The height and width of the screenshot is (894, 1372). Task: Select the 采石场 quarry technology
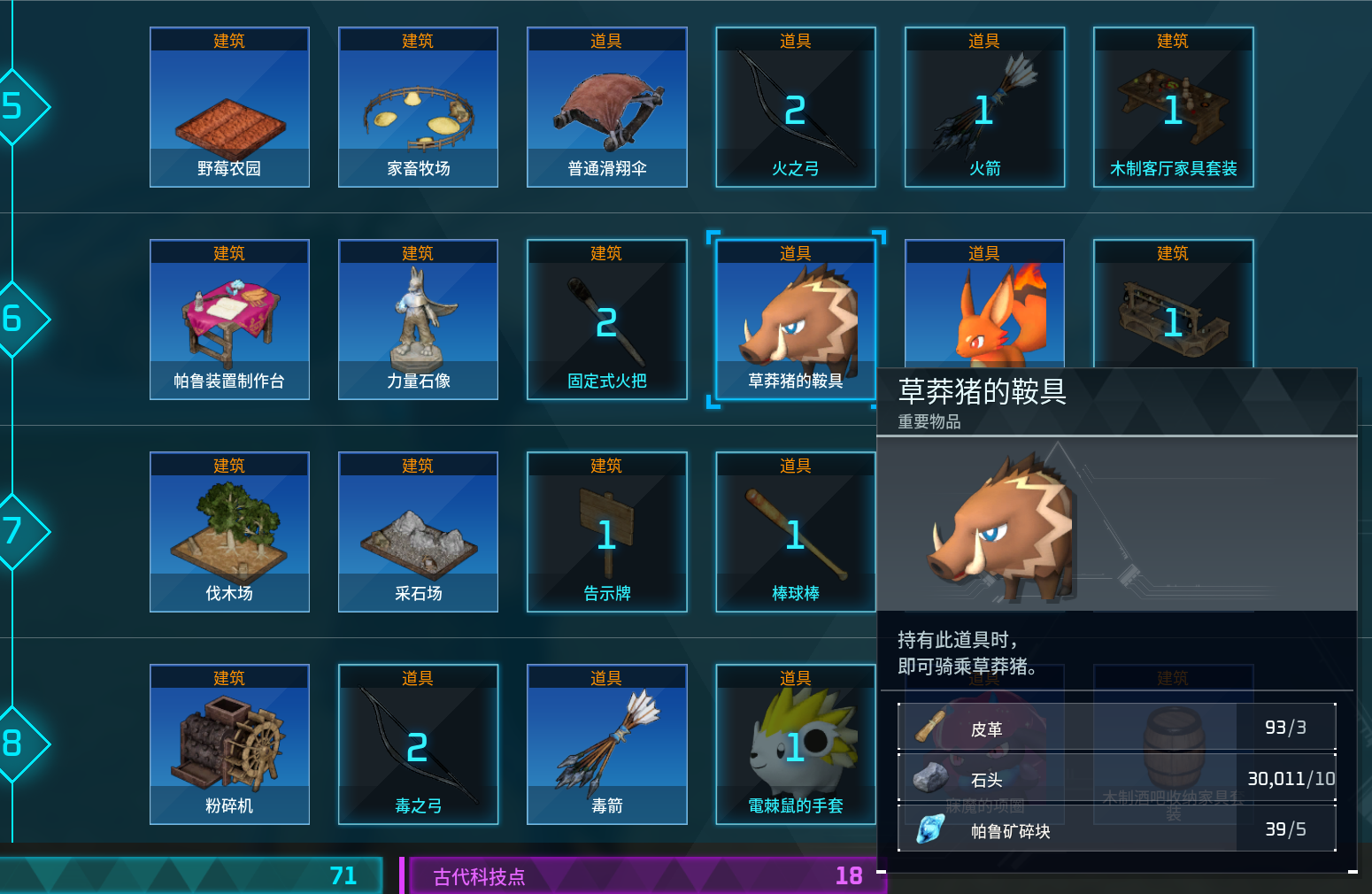point(418,531)
